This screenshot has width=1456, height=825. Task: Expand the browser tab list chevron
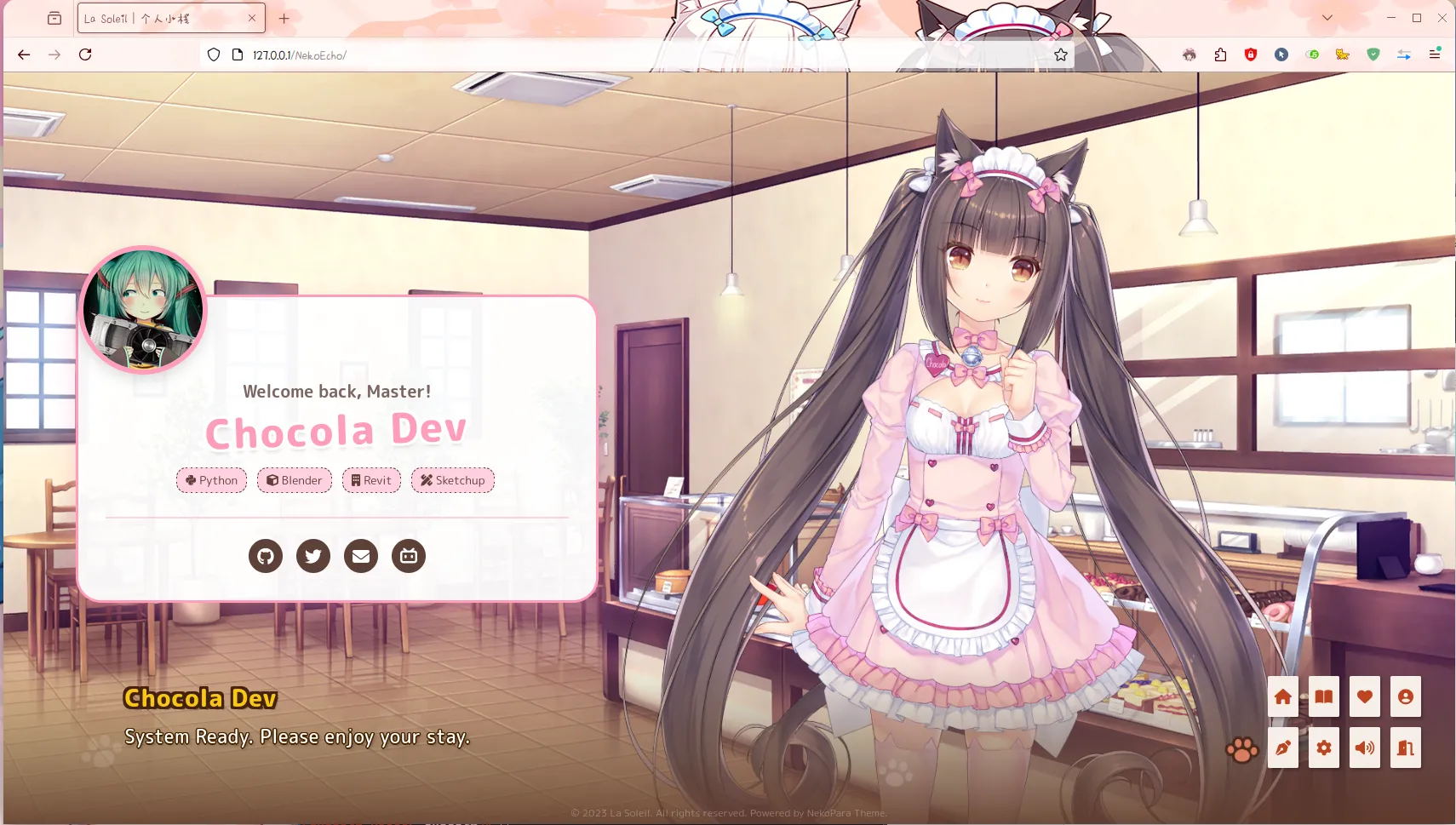[1326, 17]
